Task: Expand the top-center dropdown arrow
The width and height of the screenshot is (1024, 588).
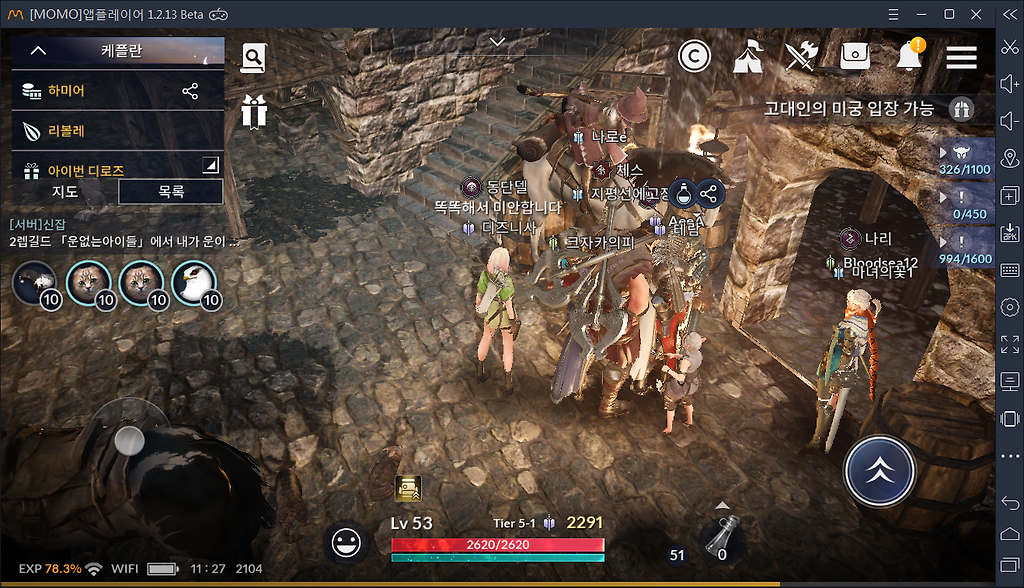Action: tap(497, 42)
